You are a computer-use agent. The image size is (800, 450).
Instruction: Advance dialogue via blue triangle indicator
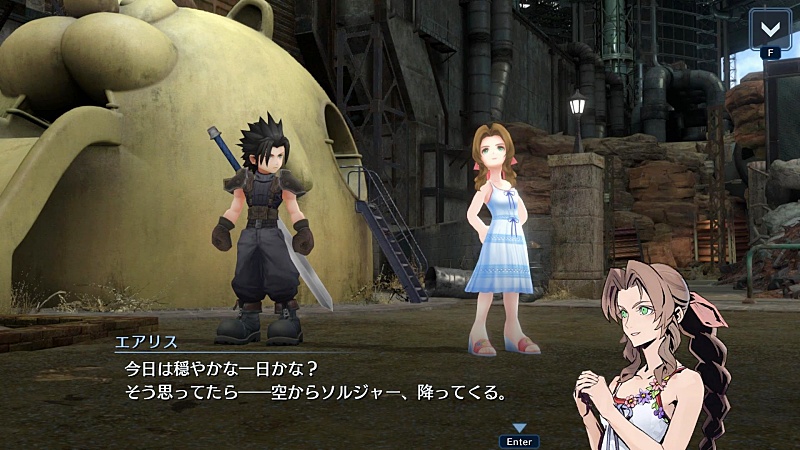pyautogui.click(x=519, y=428)
